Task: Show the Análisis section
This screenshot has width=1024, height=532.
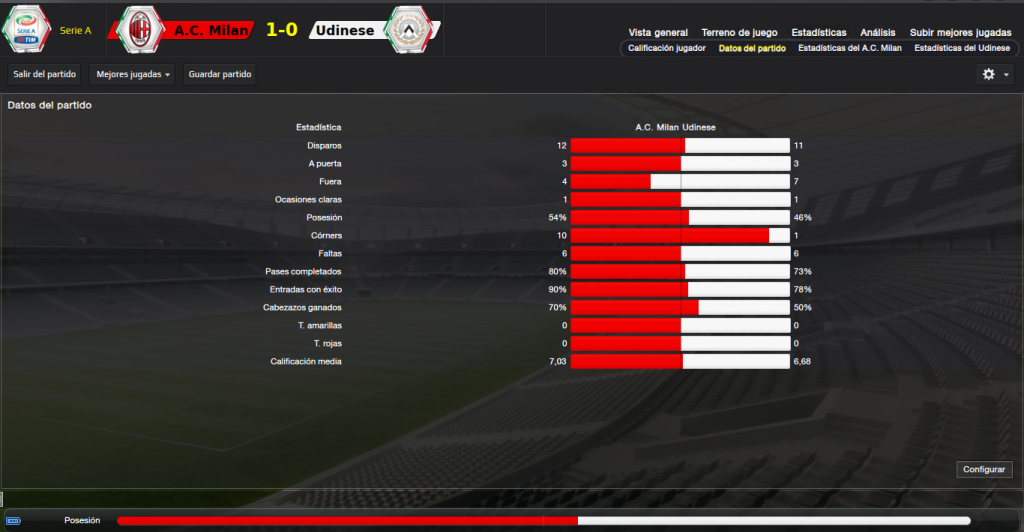Action: (x=878, y=32)
